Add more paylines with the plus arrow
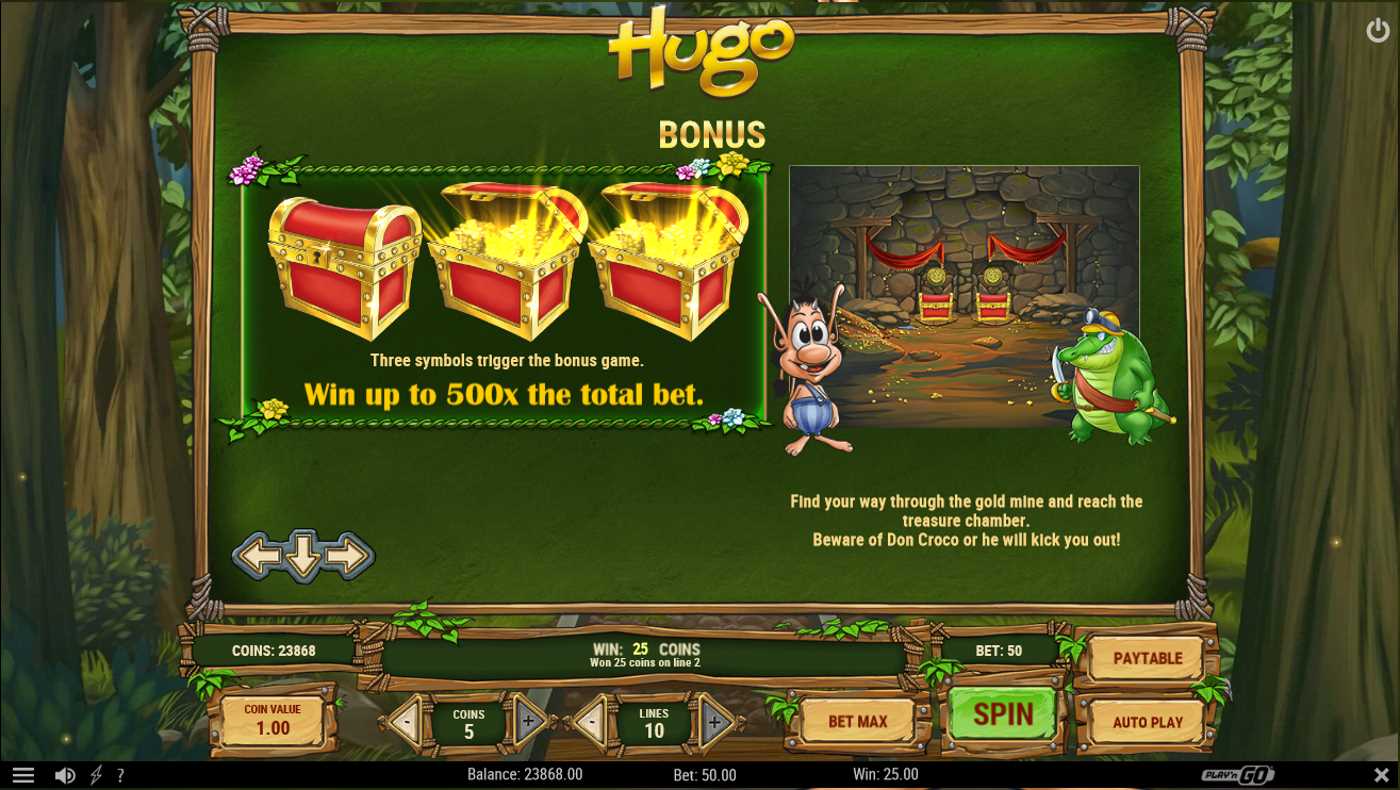 (715, 720)
